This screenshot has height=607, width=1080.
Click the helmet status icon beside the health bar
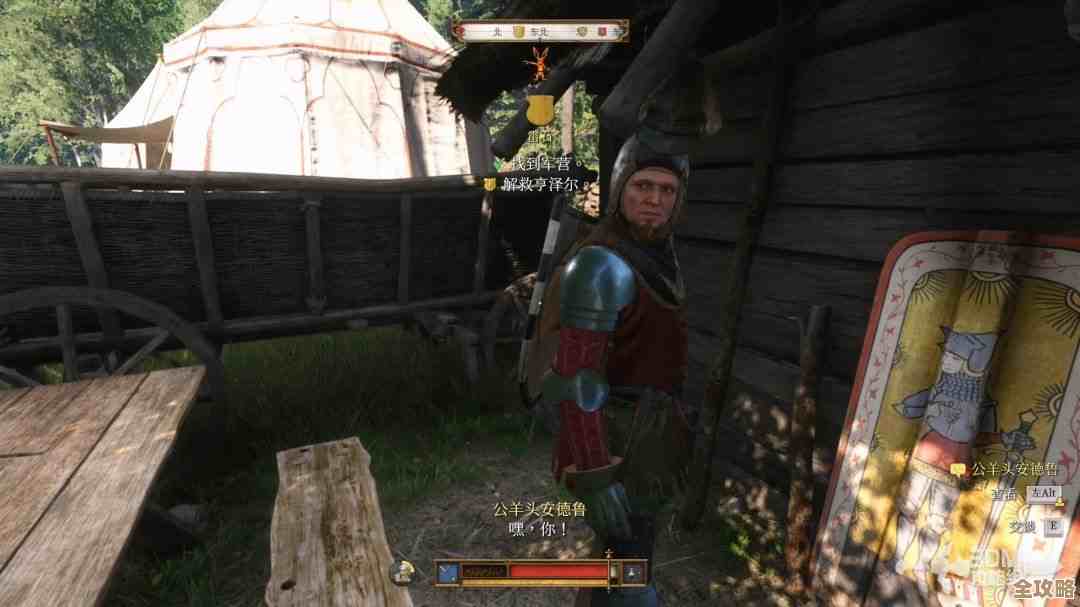click(x=404, y=572)
